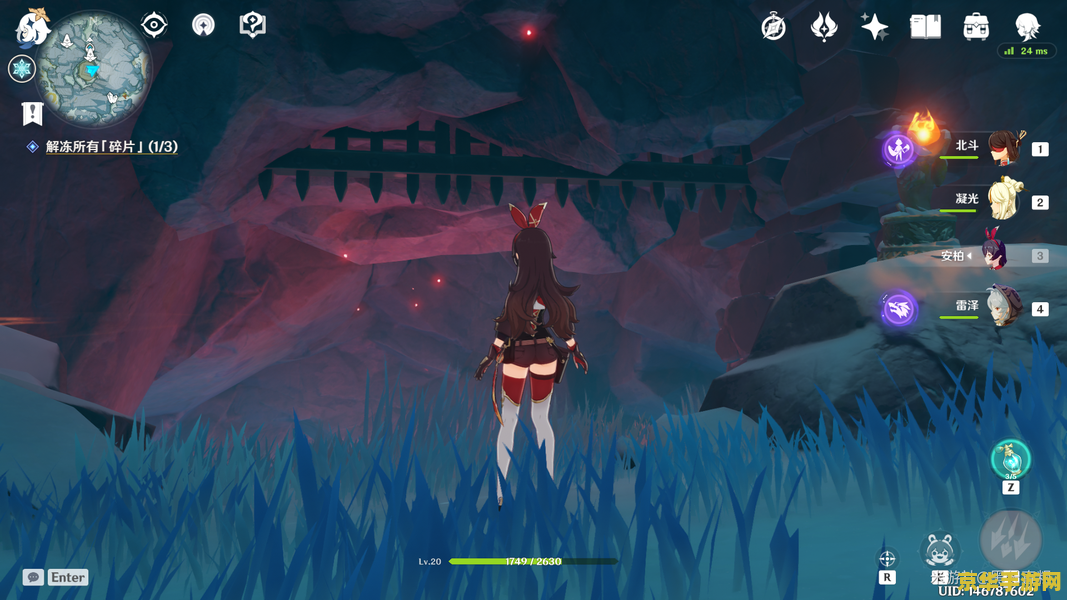Viewport: 1067px width, 600px height.
Task: Open the minimap
Action: 93,68
